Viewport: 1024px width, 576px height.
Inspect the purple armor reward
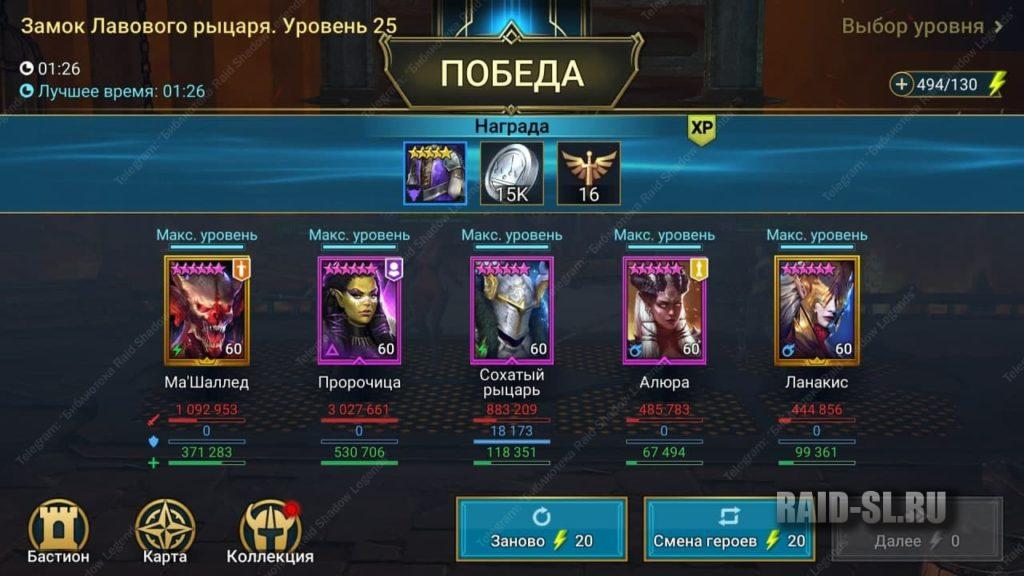click(435, 173)
